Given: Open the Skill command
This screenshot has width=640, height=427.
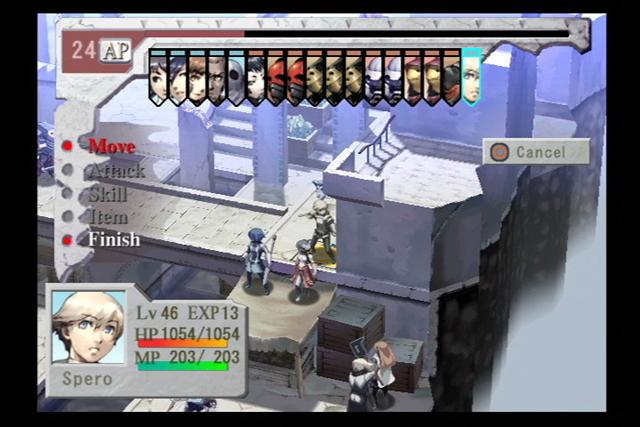Looking at the screenshot, I should pyautogui.click(x=108, y=194).
